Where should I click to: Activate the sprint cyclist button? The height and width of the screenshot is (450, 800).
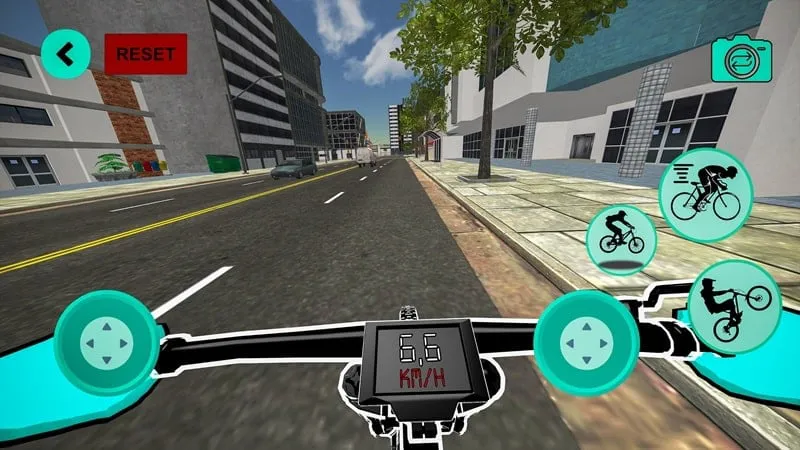tap(705, 194)
